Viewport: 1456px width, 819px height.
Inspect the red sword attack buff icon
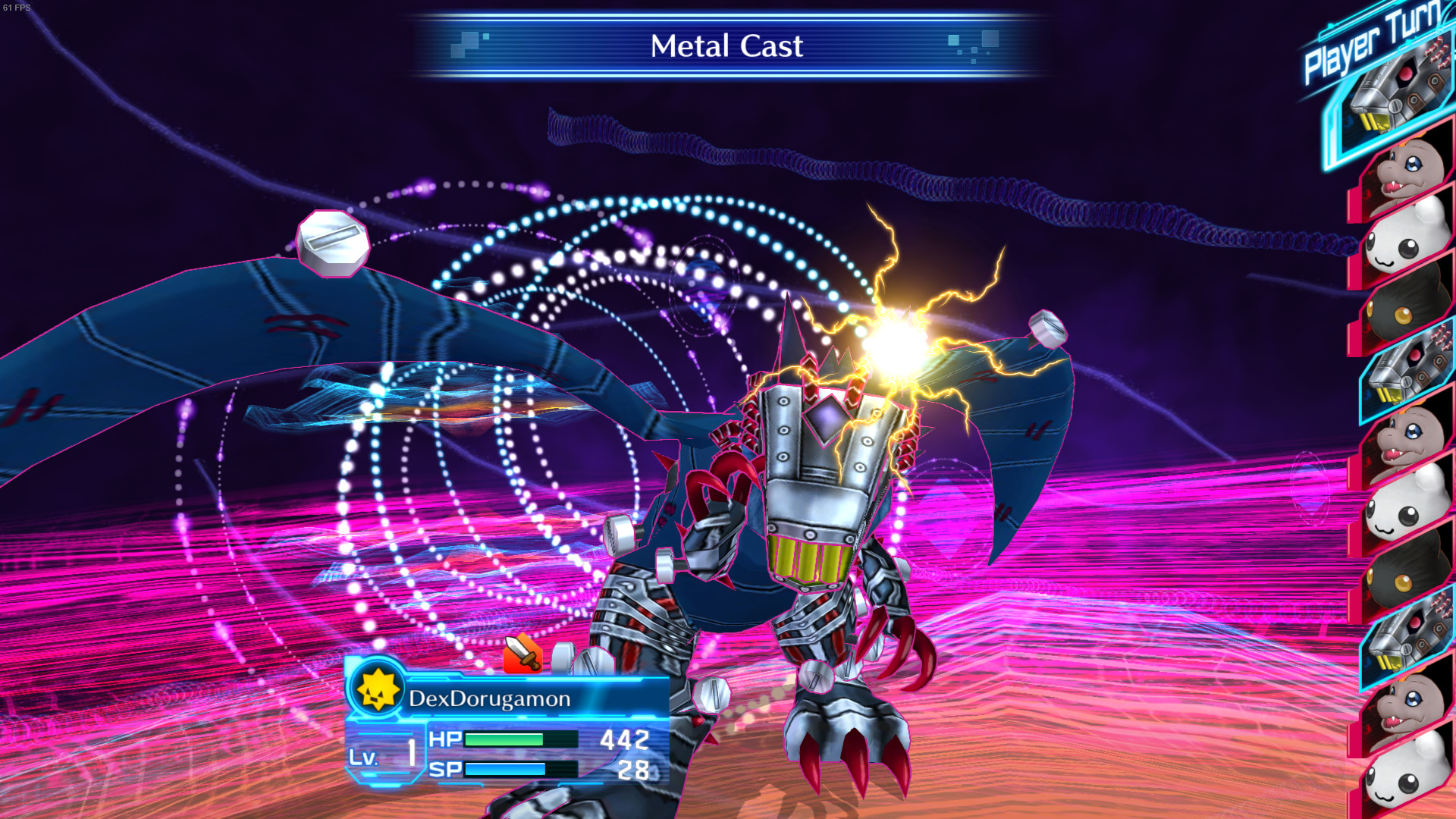coord(522,654)
